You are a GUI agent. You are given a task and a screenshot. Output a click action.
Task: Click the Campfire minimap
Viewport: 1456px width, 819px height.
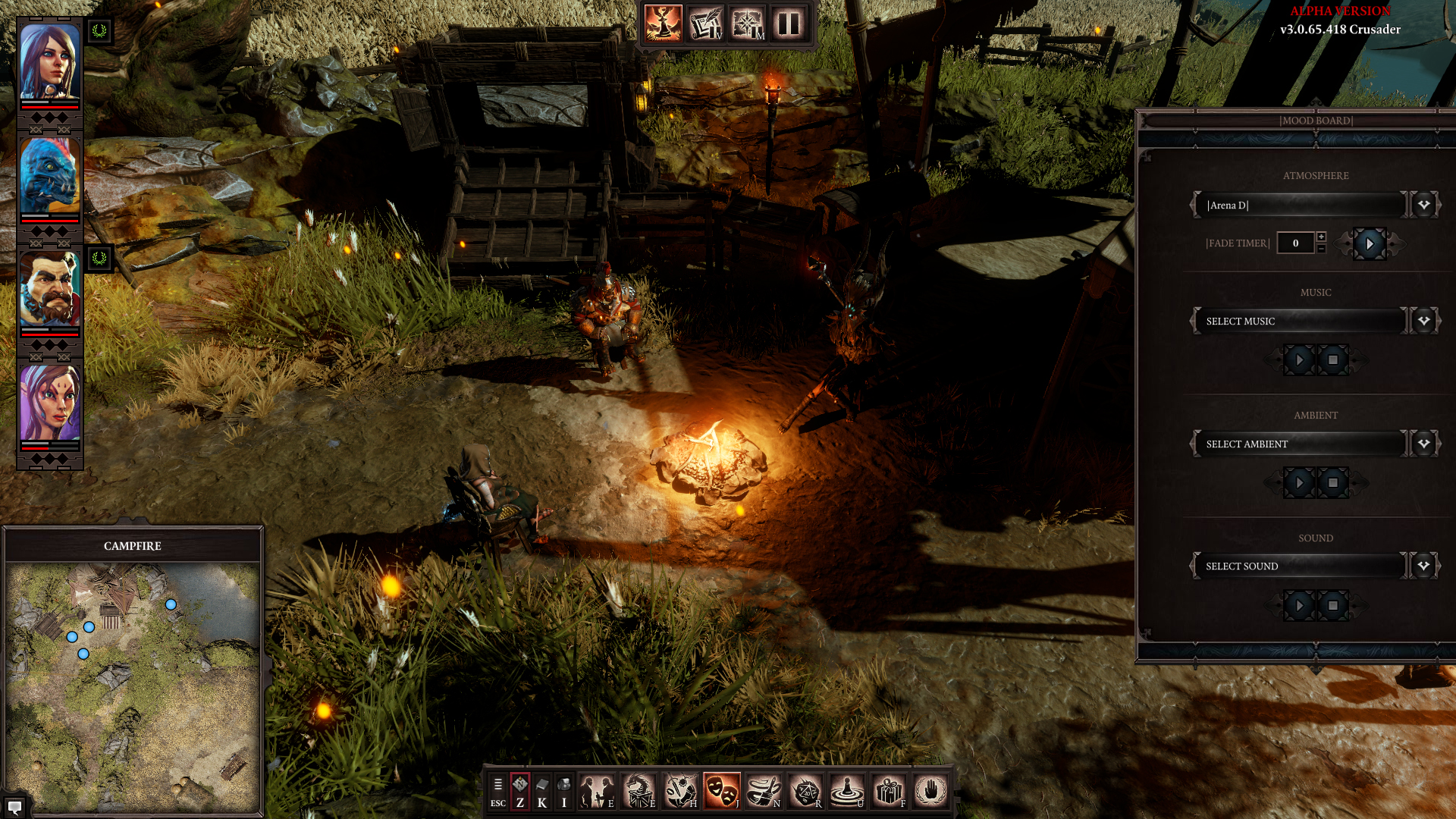pyautogui.click(x=133, y=686)
